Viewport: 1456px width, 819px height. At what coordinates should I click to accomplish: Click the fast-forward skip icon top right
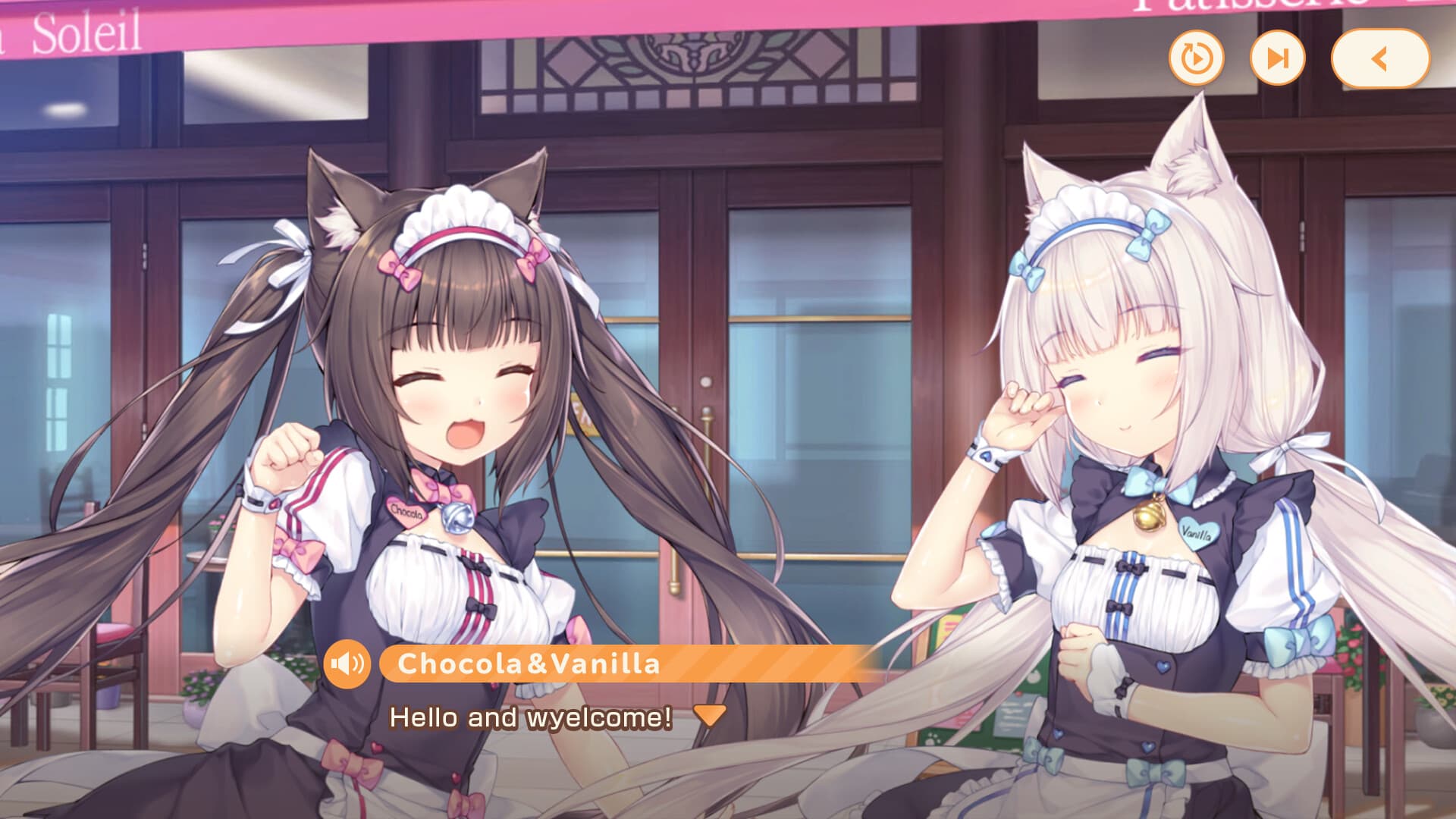pyautogui.click(x=1276, y=57)
